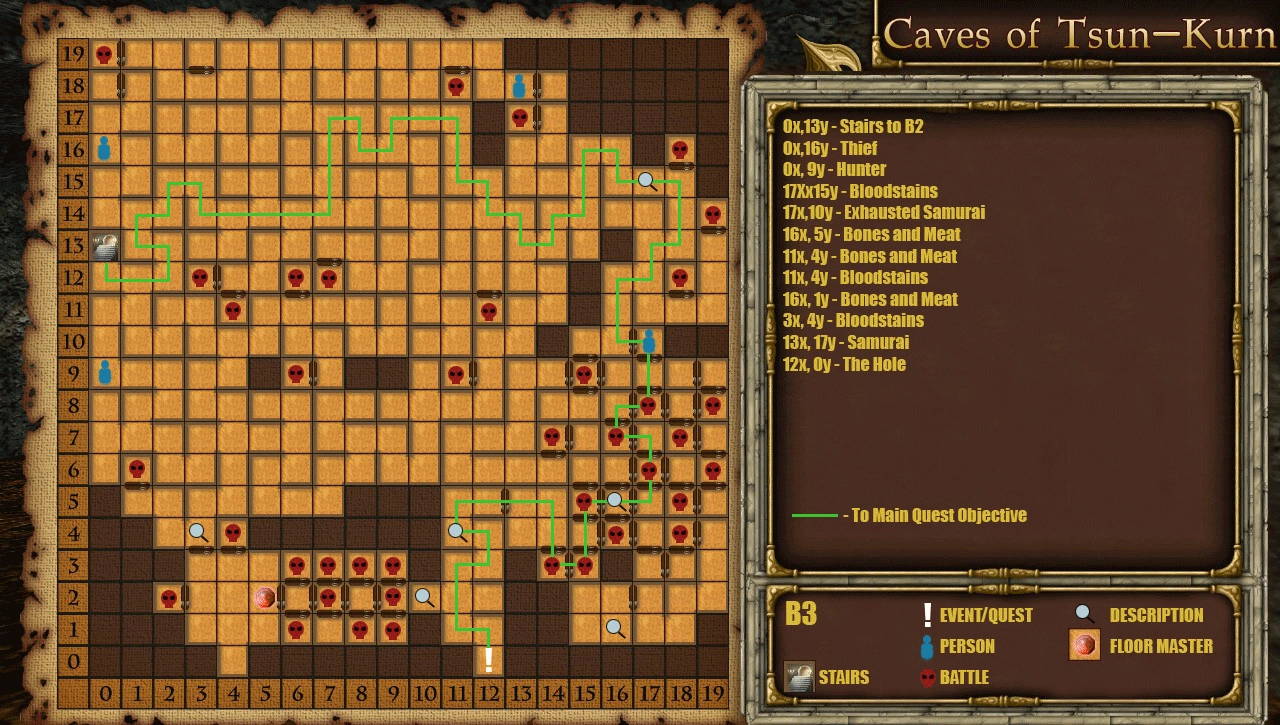Viewport: 1280px width, 725px height.
Task: Click the Stairs to B2 icon on the map
Action: [103, 246]
